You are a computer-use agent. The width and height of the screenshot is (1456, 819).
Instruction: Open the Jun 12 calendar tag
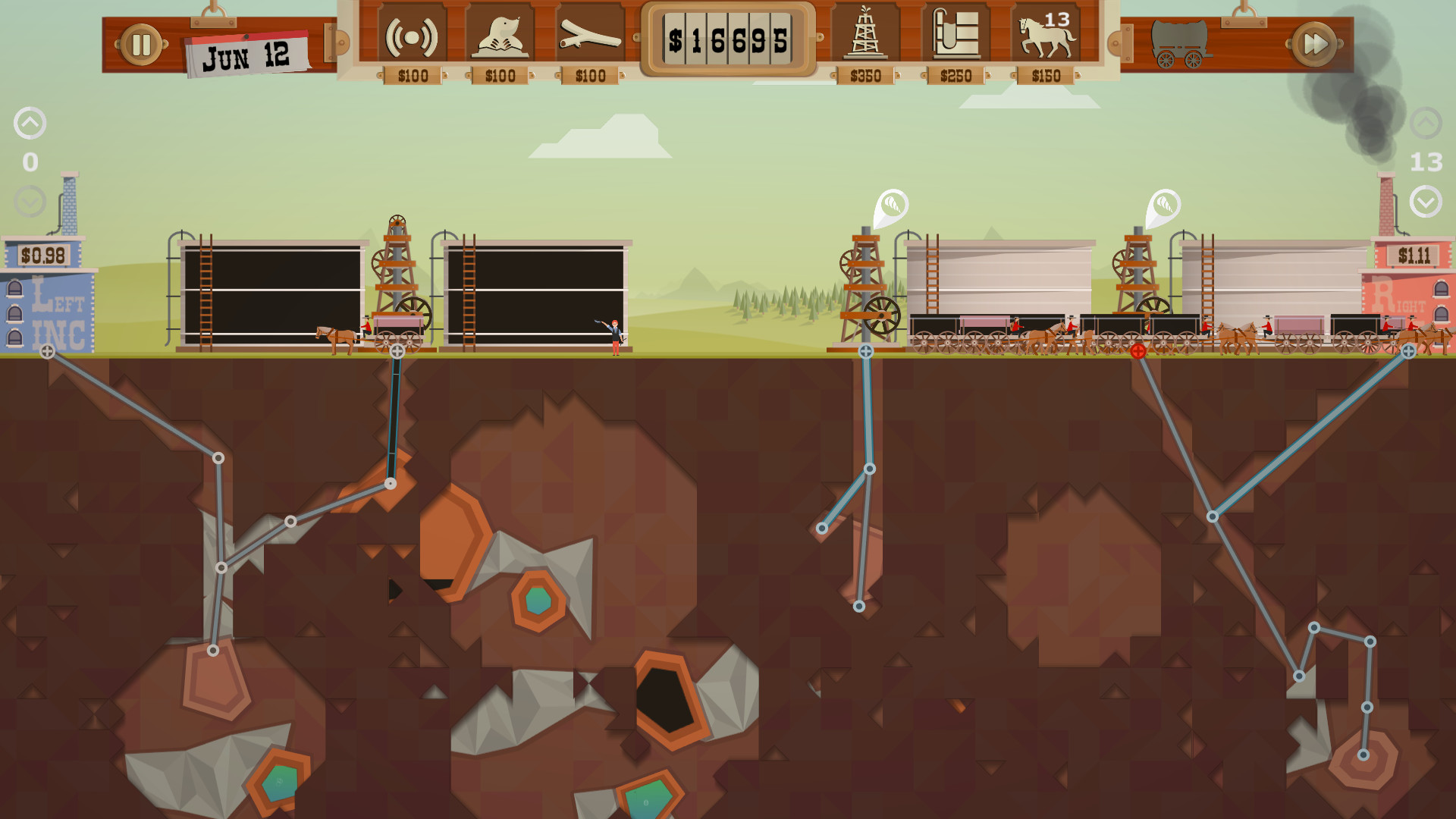tap(246, 53)
